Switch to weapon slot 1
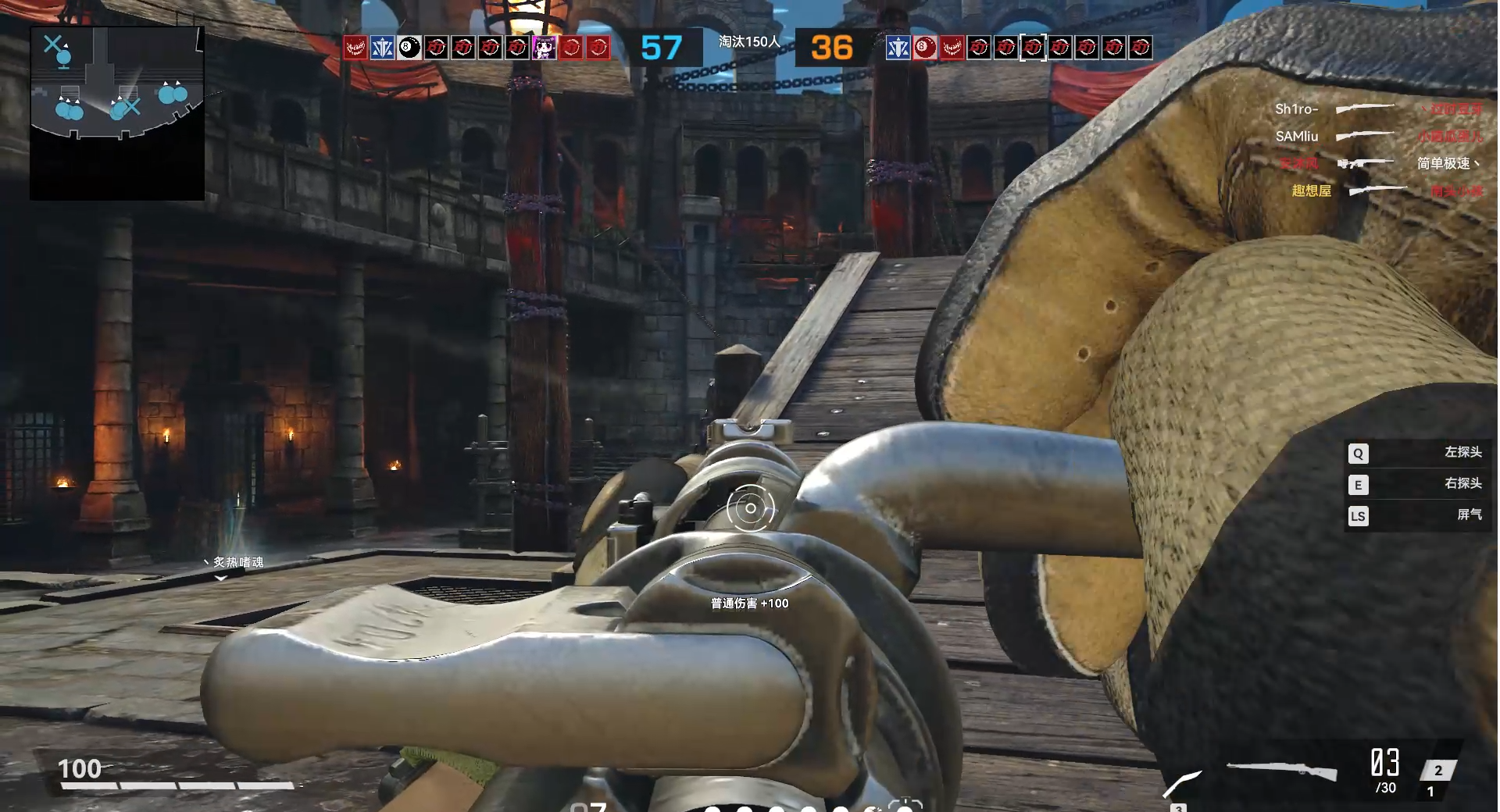Screen dimensions: 1500x812 (1430, 792)
